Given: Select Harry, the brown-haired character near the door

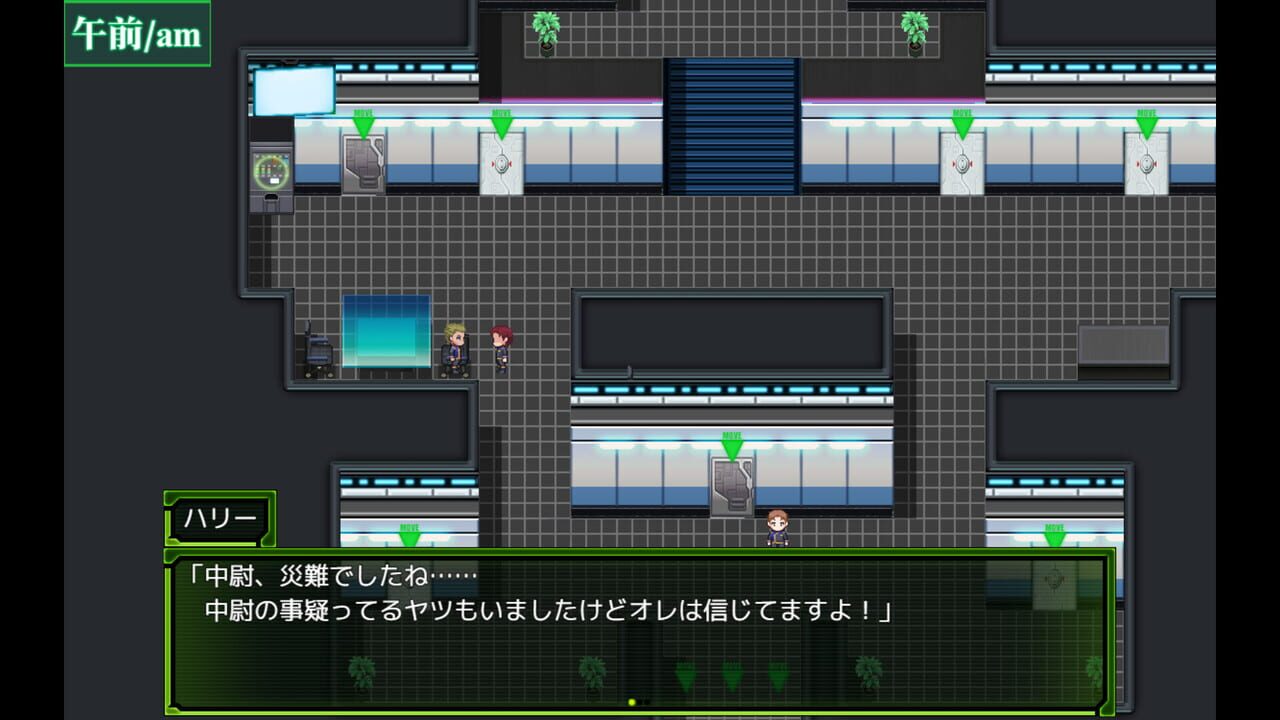Looking at the screenshot, I should pos(777,525).
